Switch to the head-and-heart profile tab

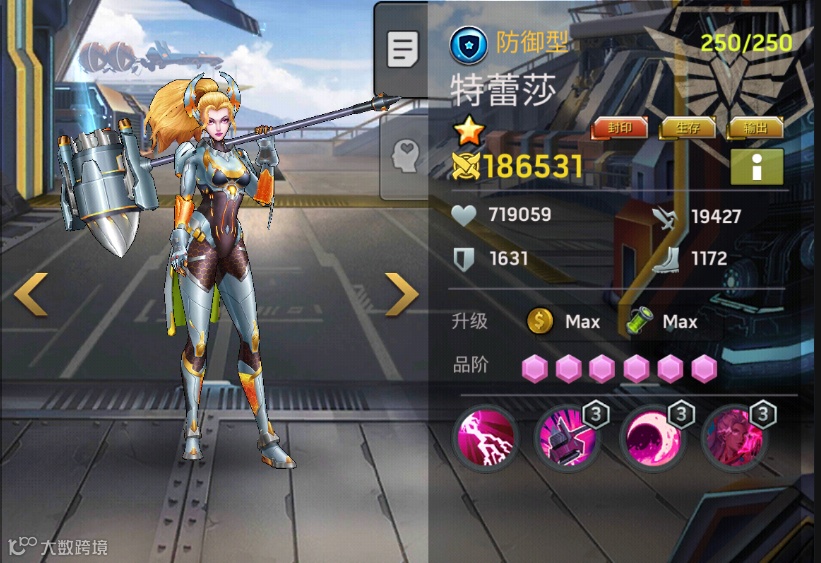[x=404, y=156]
